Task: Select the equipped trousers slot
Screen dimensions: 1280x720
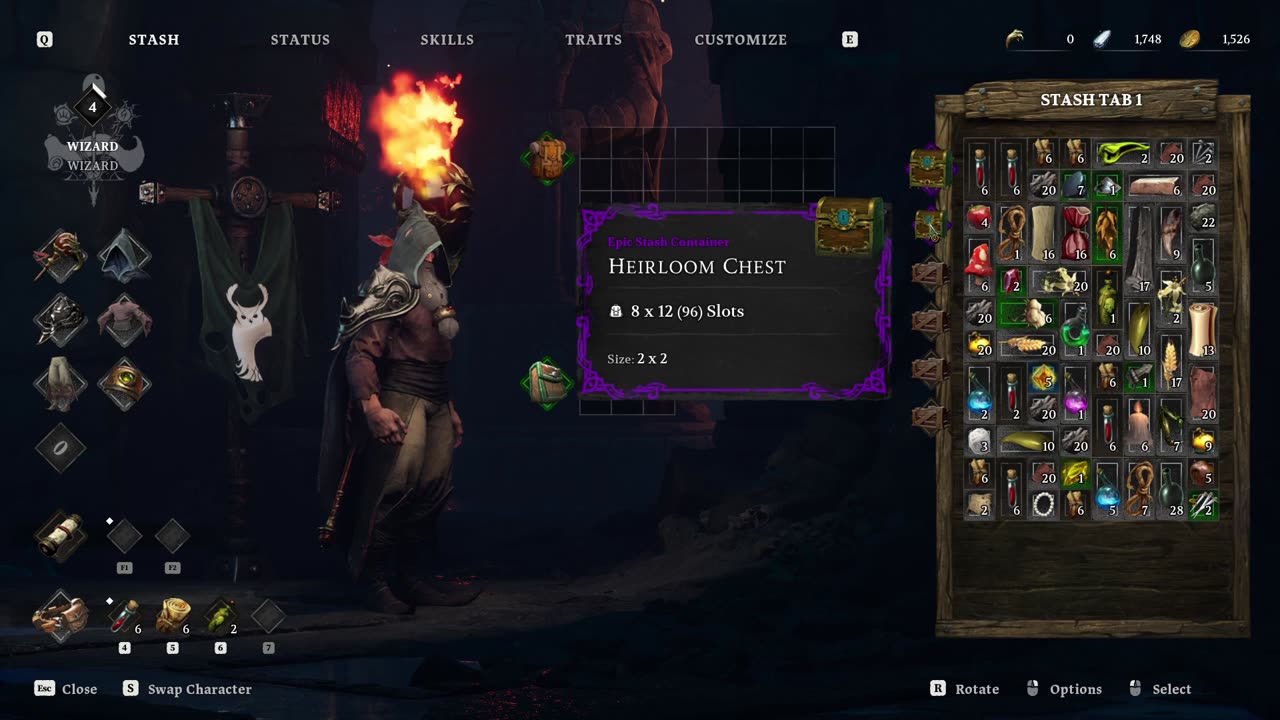Action: tap(60, 384)
